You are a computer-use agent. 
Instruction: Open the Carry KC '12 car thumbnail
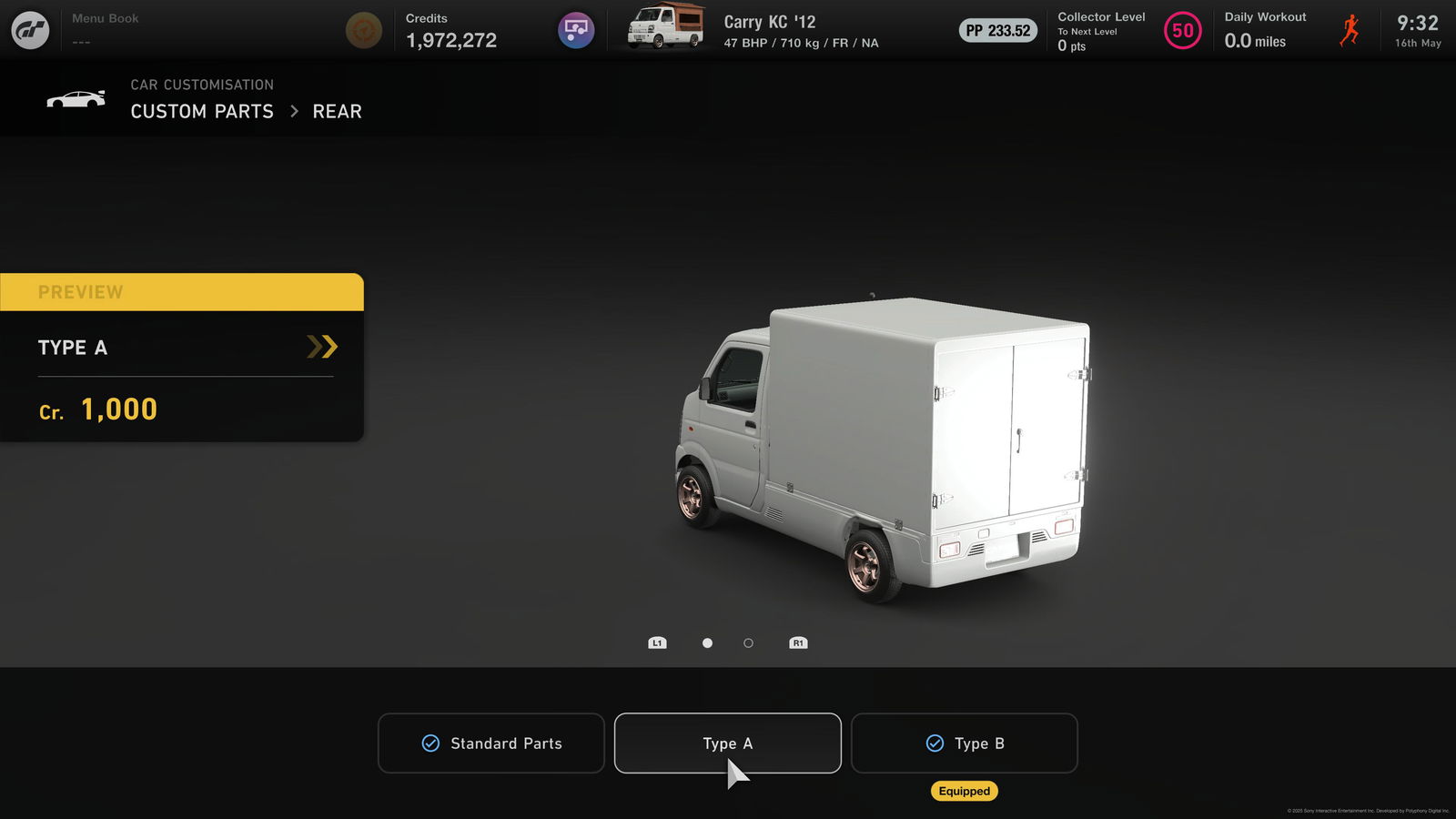coord(666,27)
